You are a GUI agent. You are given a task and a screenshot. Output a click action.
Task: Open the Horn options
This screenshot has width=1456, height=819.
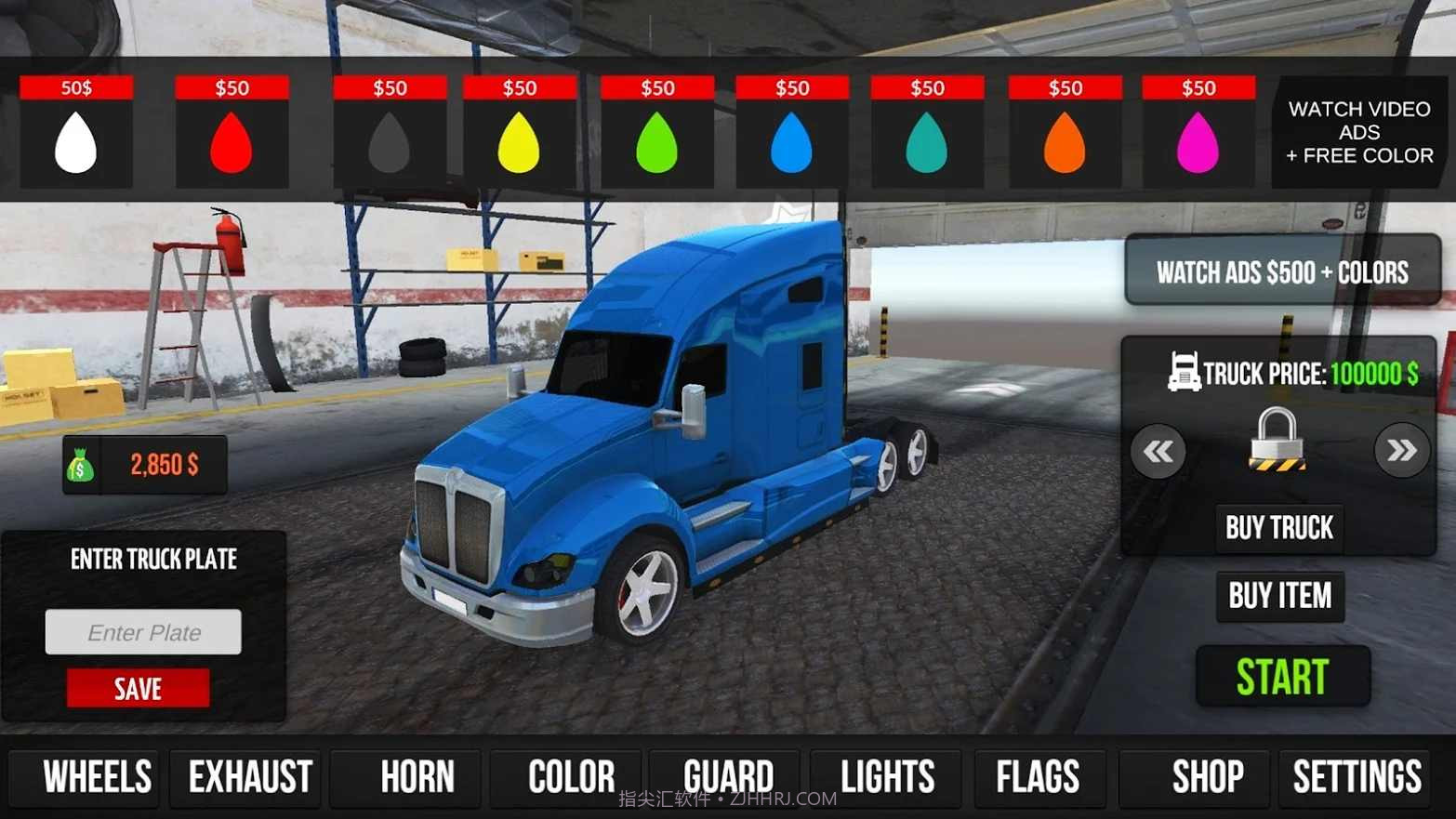coord(417,777)
